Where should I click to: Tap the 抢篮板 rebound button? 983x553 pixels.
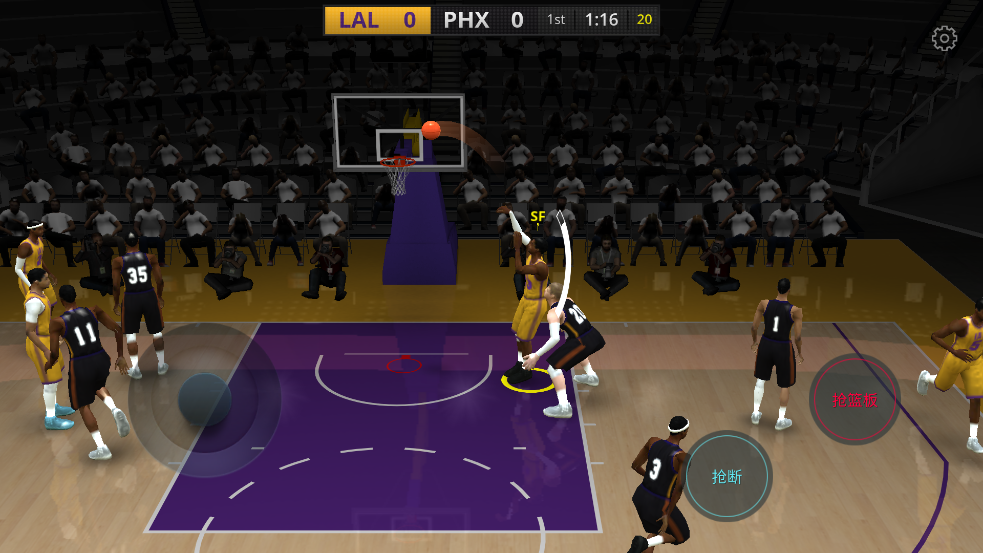[855, 399]
